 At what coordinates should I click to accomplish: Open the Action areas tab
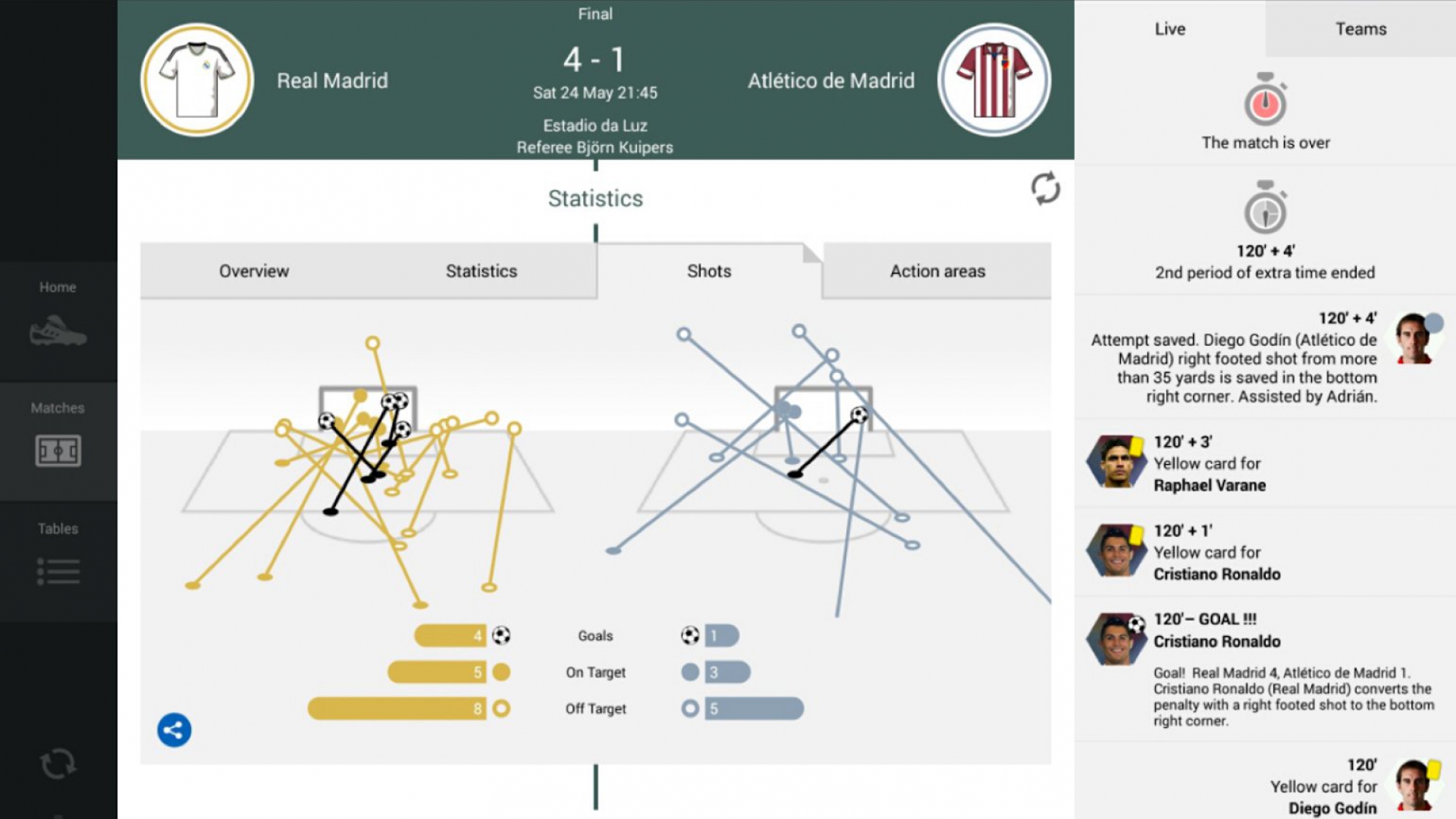coord(937,271)
